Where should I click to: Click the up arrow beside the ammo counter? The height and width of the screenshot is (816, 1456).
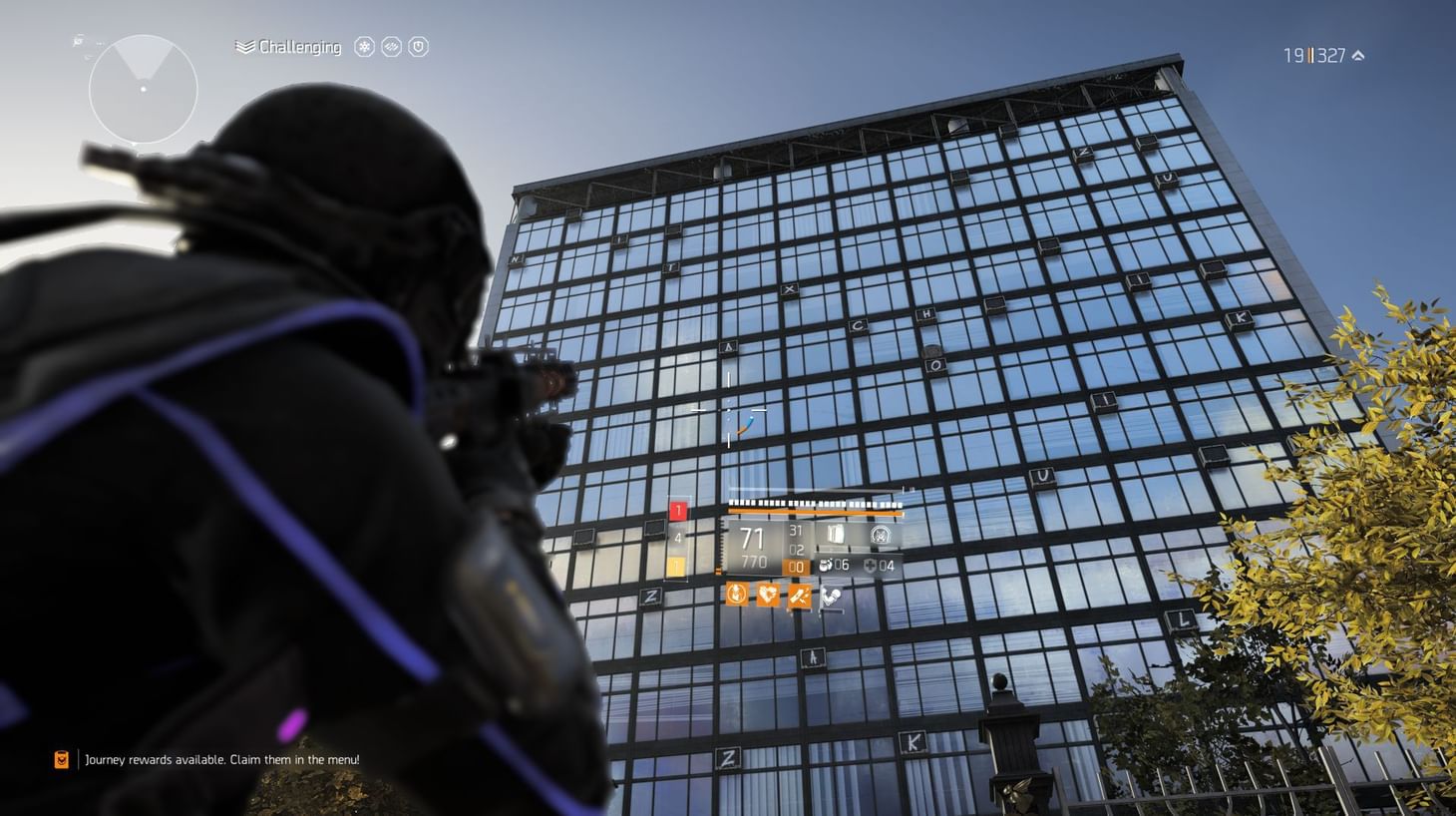(1356, 56)
